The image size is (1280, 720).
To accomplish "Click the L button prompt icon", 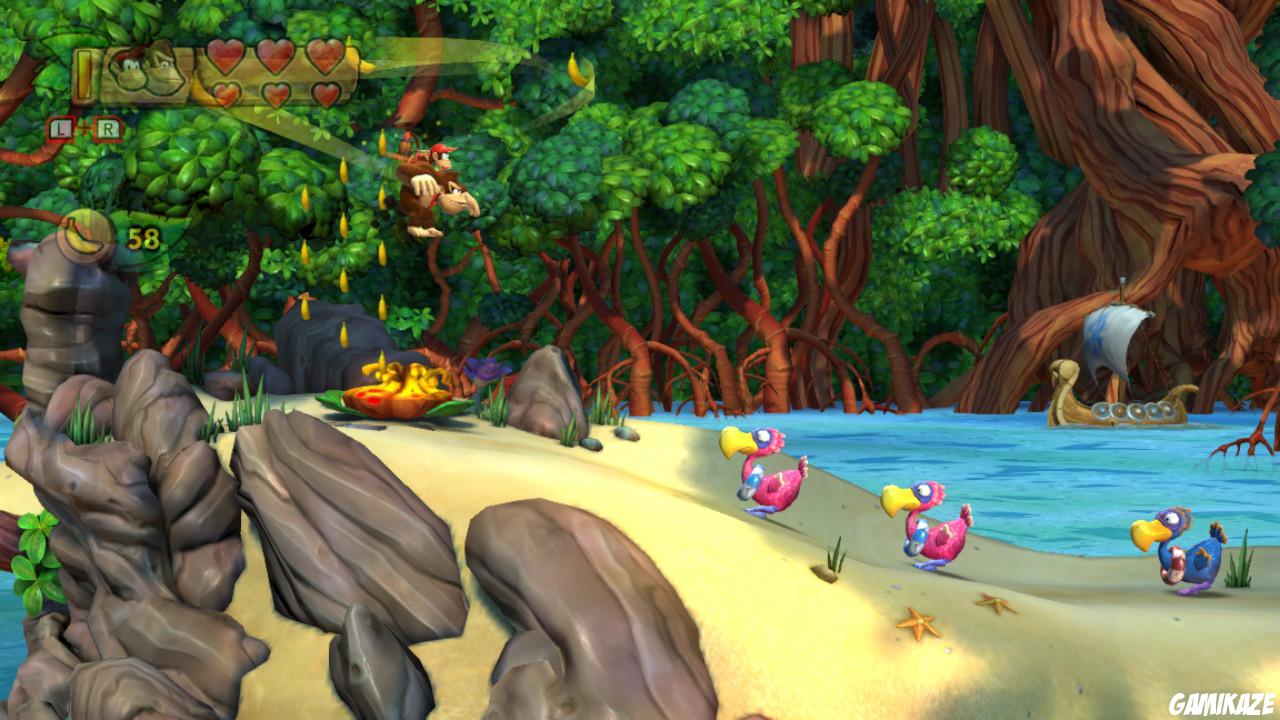I will click(62, 127).
